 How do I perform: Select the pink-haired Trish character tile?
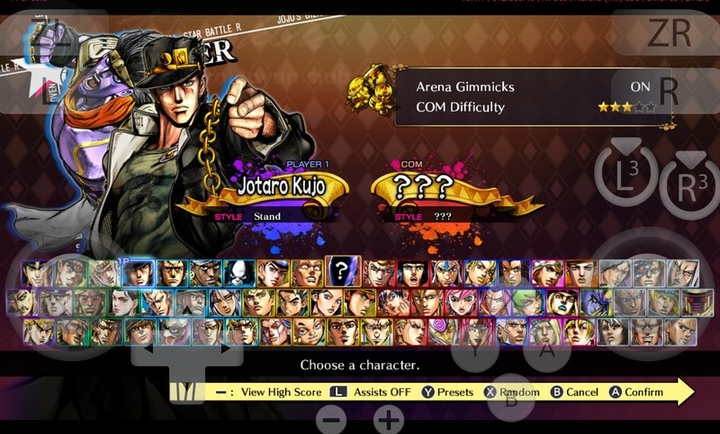pyautogui.click(x=462, y=301)
